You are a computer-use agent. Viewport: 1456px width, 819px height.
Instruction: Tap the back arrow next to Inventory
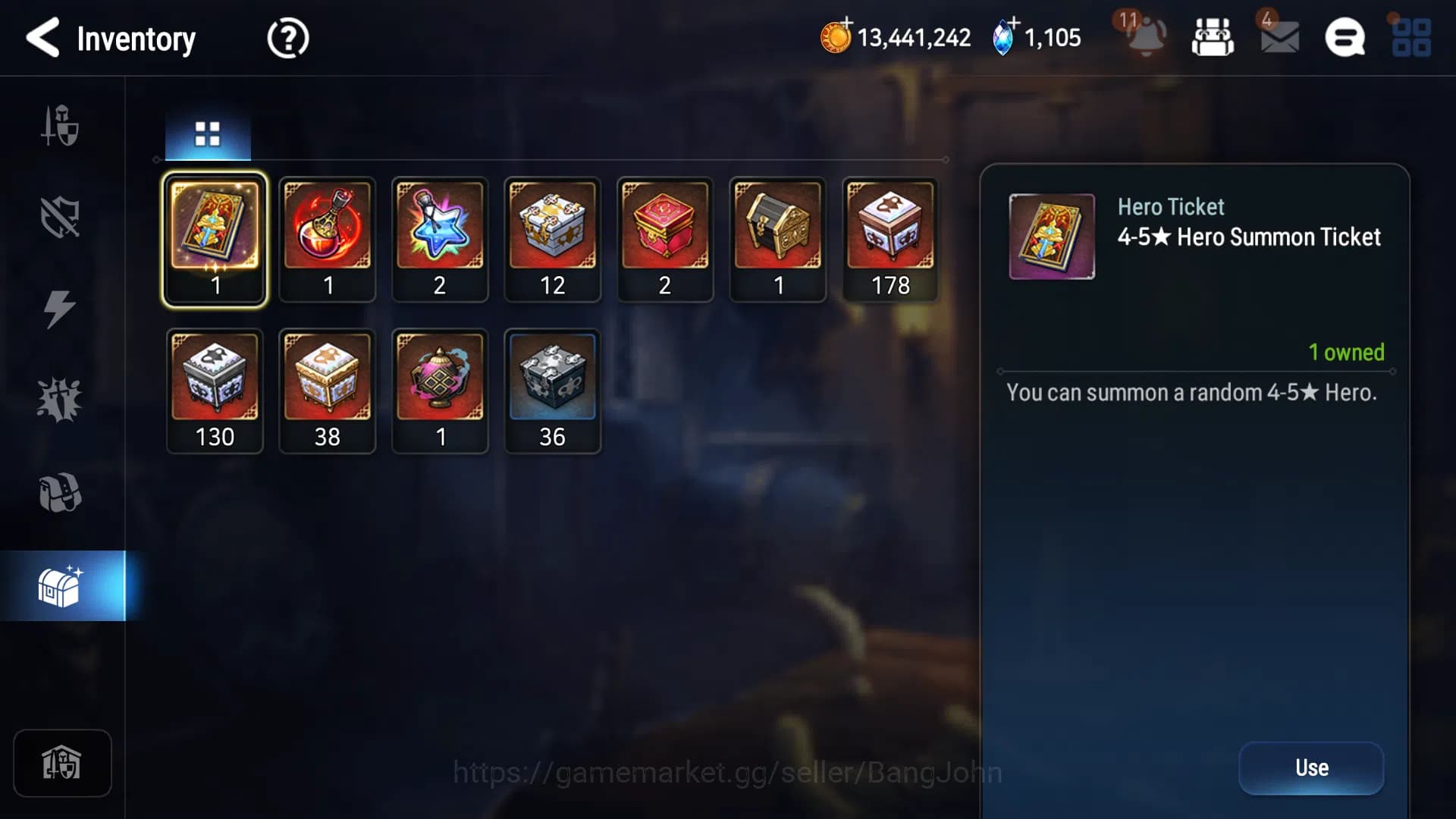(x=43, y=38)
